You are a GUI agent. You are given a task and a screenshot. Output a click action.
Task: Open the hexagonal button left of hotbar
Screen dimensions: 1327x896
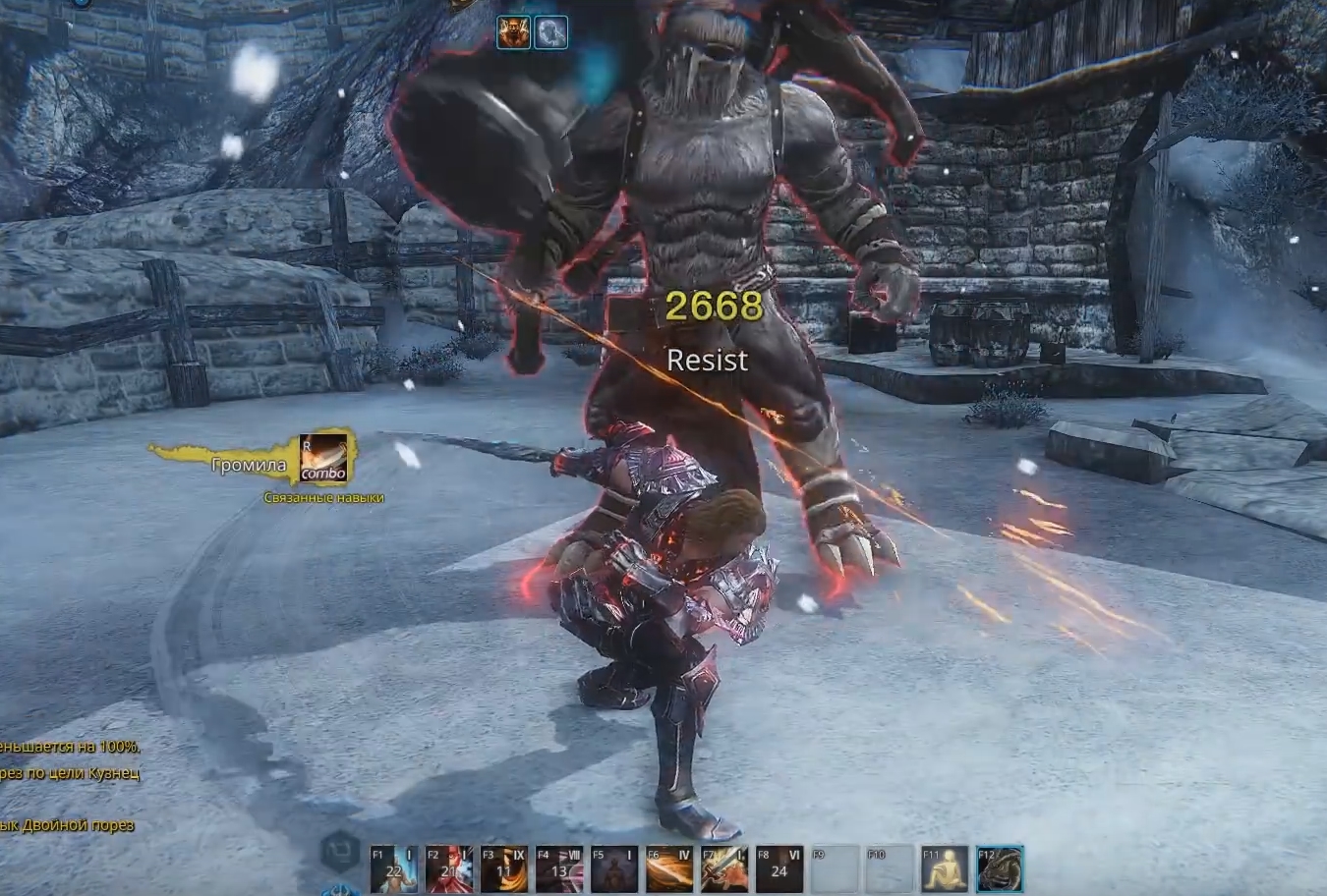click(341, 849)
